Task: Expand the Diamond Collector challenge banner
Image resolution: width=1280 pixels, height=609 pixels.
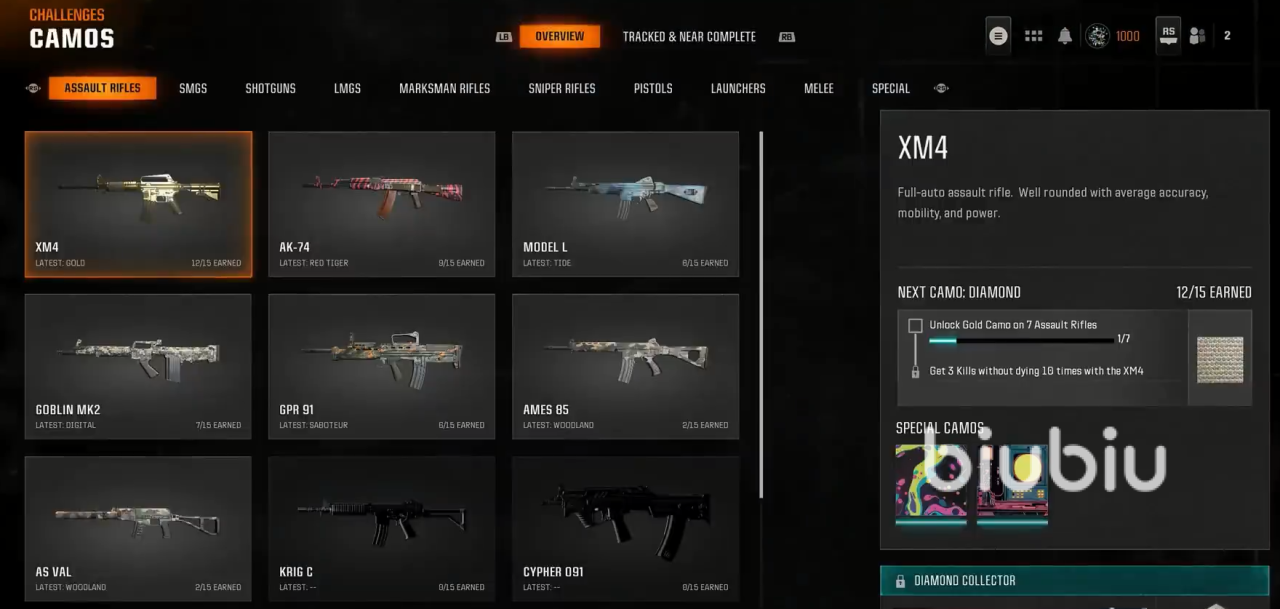Action: tap(1074, 581)
